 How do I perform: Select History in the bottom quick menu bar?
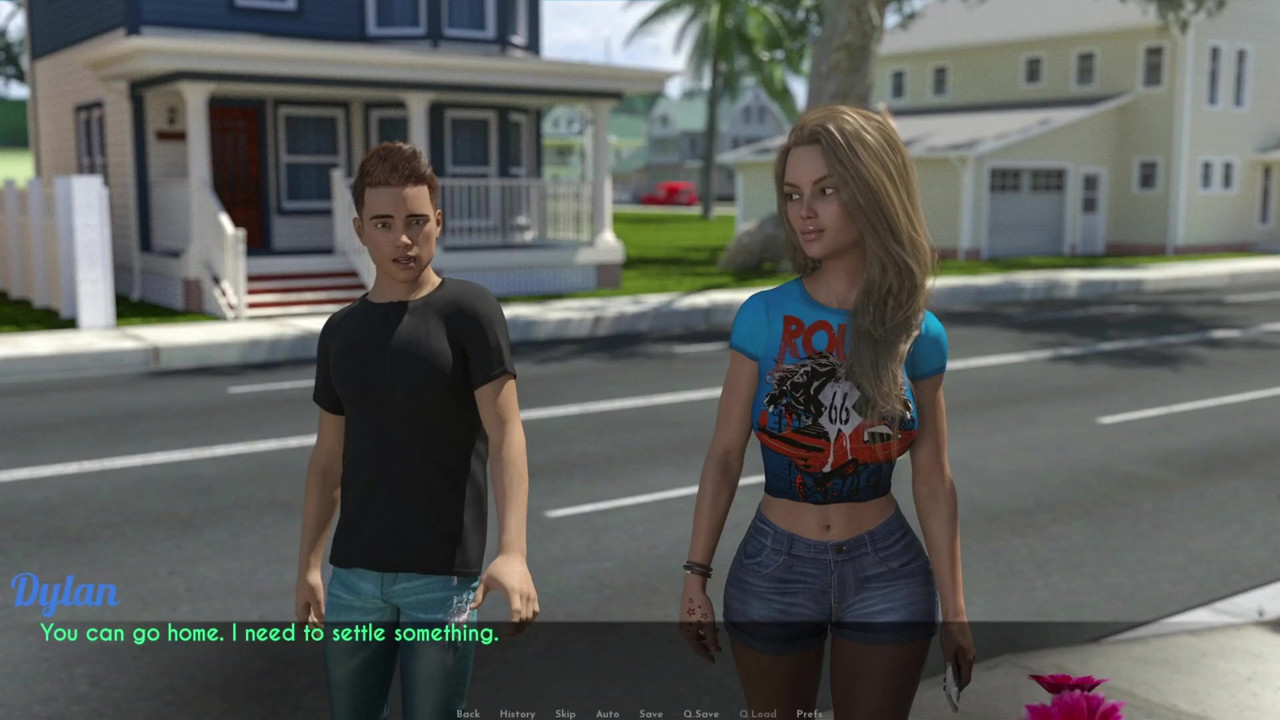[x=517, y=713]
